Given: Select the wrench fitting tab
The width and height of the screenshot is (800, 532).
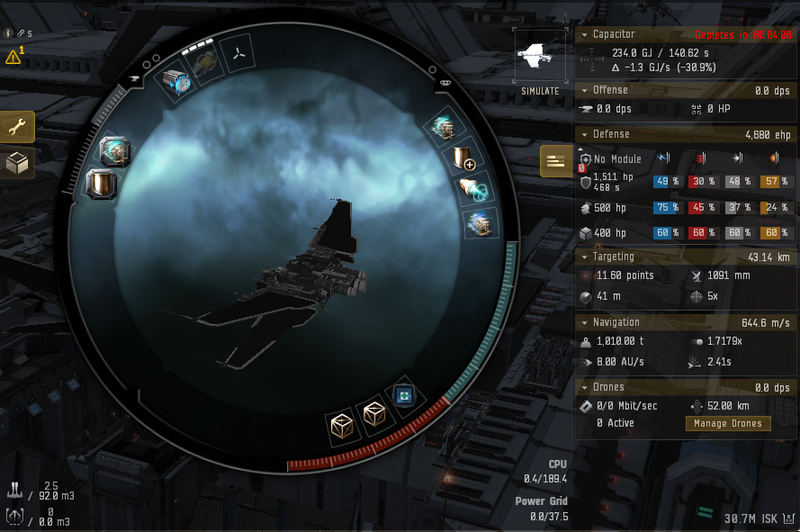Looking at the screenshot, I should [17, 127].
